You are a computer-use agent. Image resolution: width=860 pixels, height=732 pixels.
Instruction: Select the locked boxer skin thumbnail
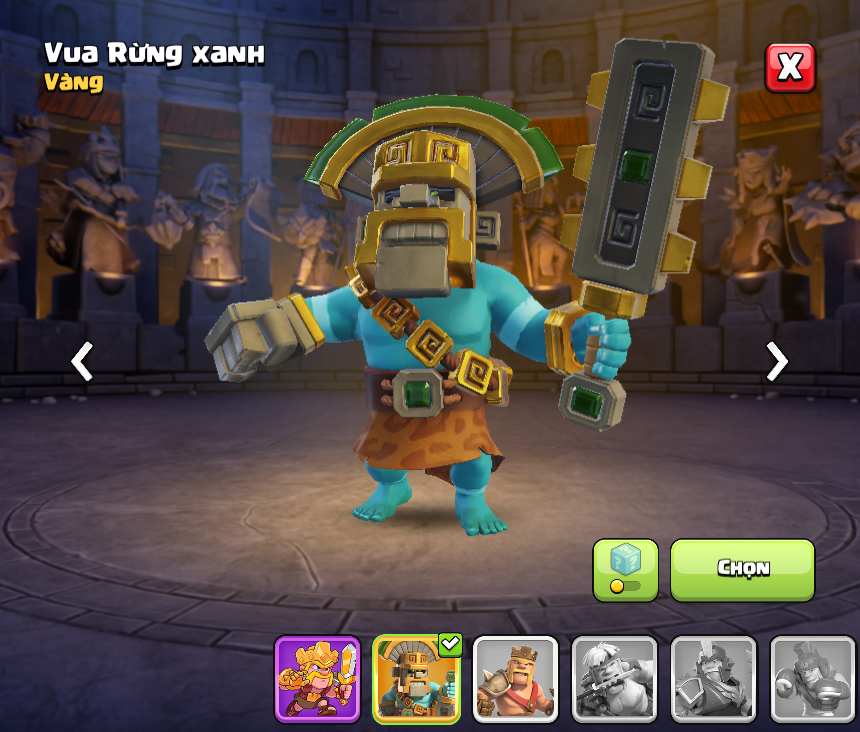click(812, 679)
